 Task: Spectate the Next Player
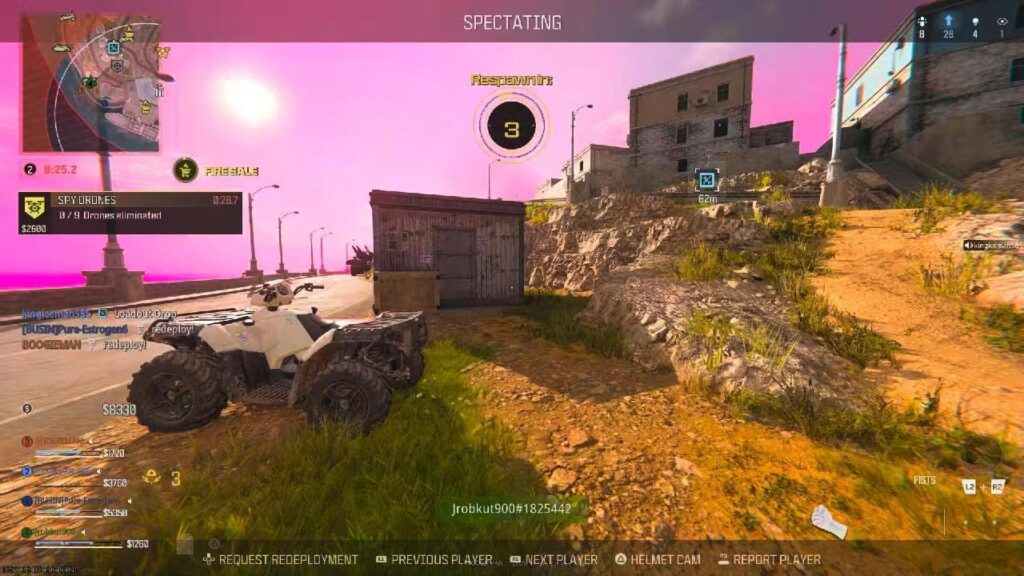click(553, 560)
